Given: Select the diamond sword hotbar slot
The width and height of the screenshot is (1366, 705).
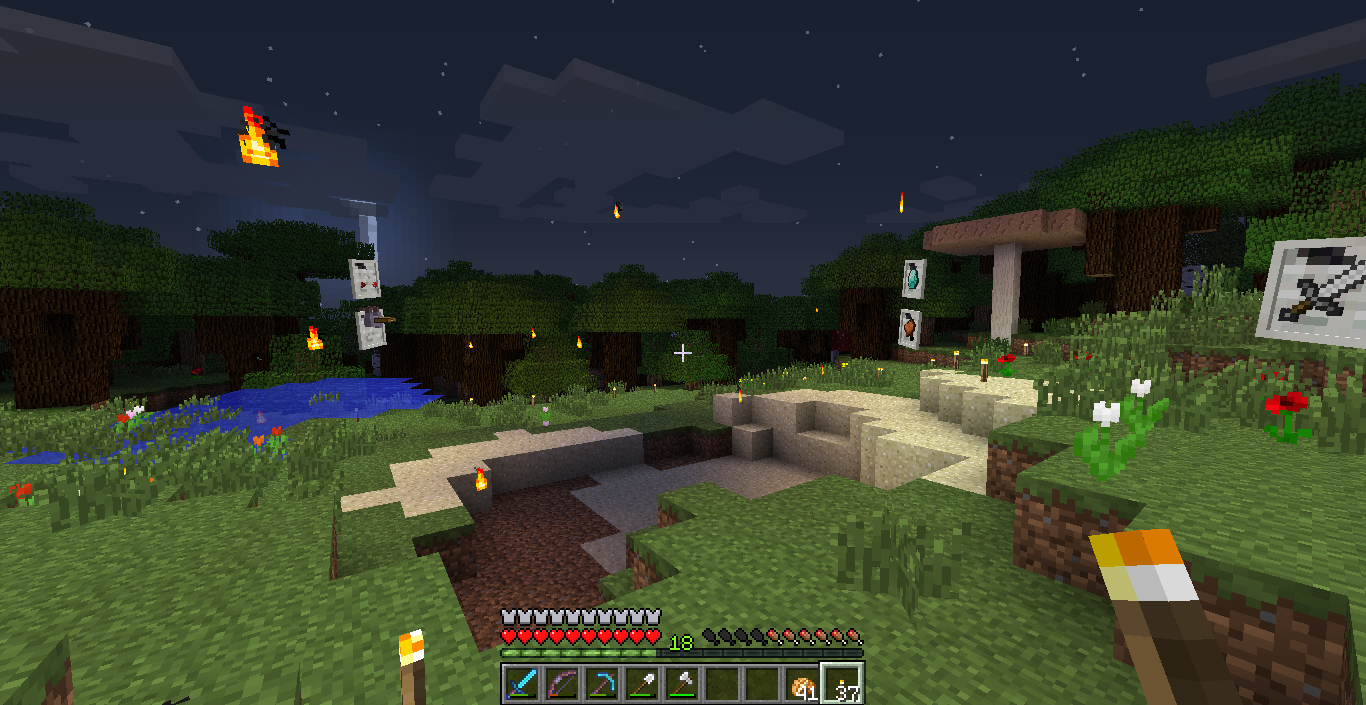Looking at the screenshot, I should (x=522, y=684).
